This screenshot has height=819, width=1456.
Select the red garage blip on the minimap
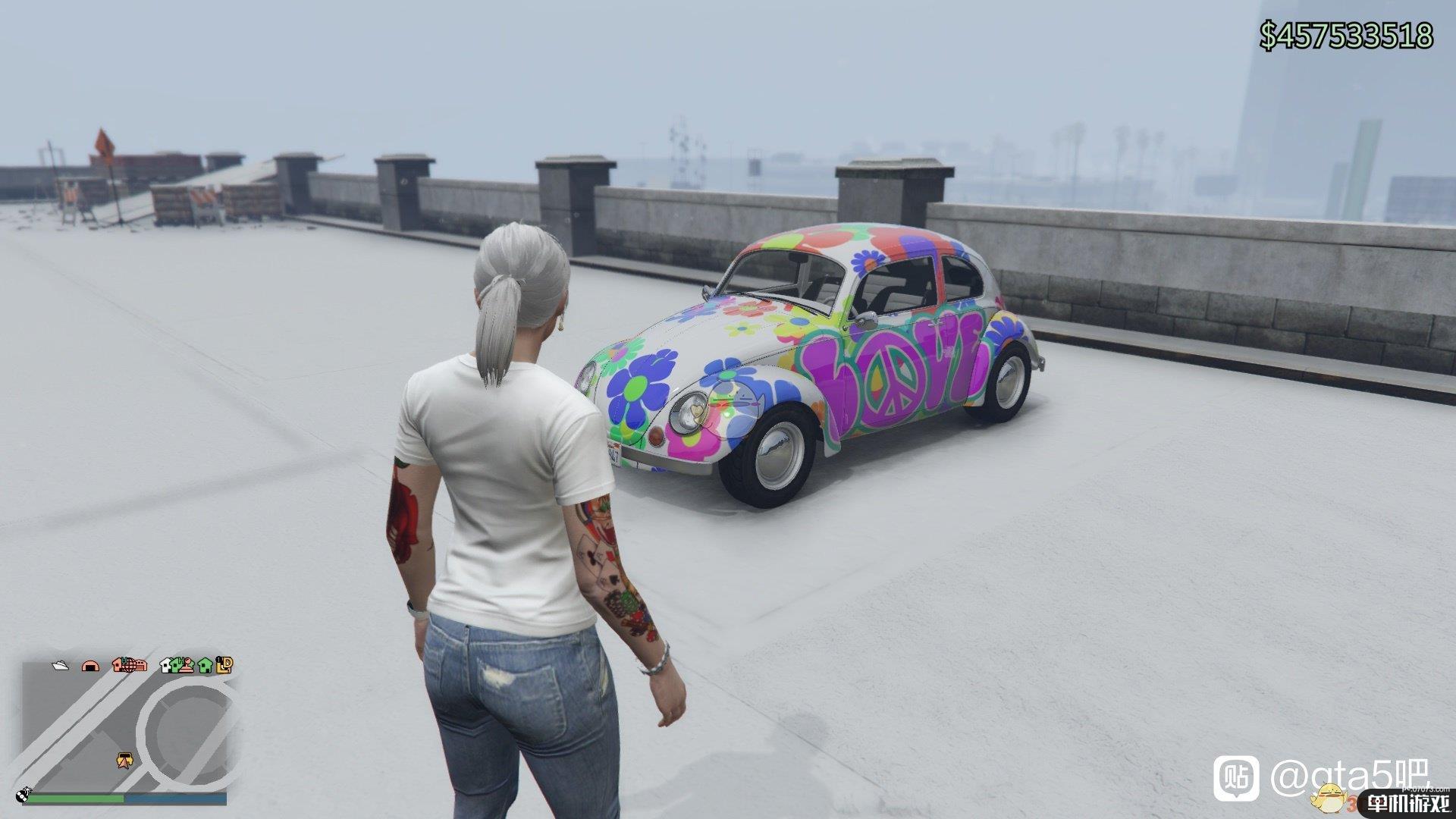(141, 666)
